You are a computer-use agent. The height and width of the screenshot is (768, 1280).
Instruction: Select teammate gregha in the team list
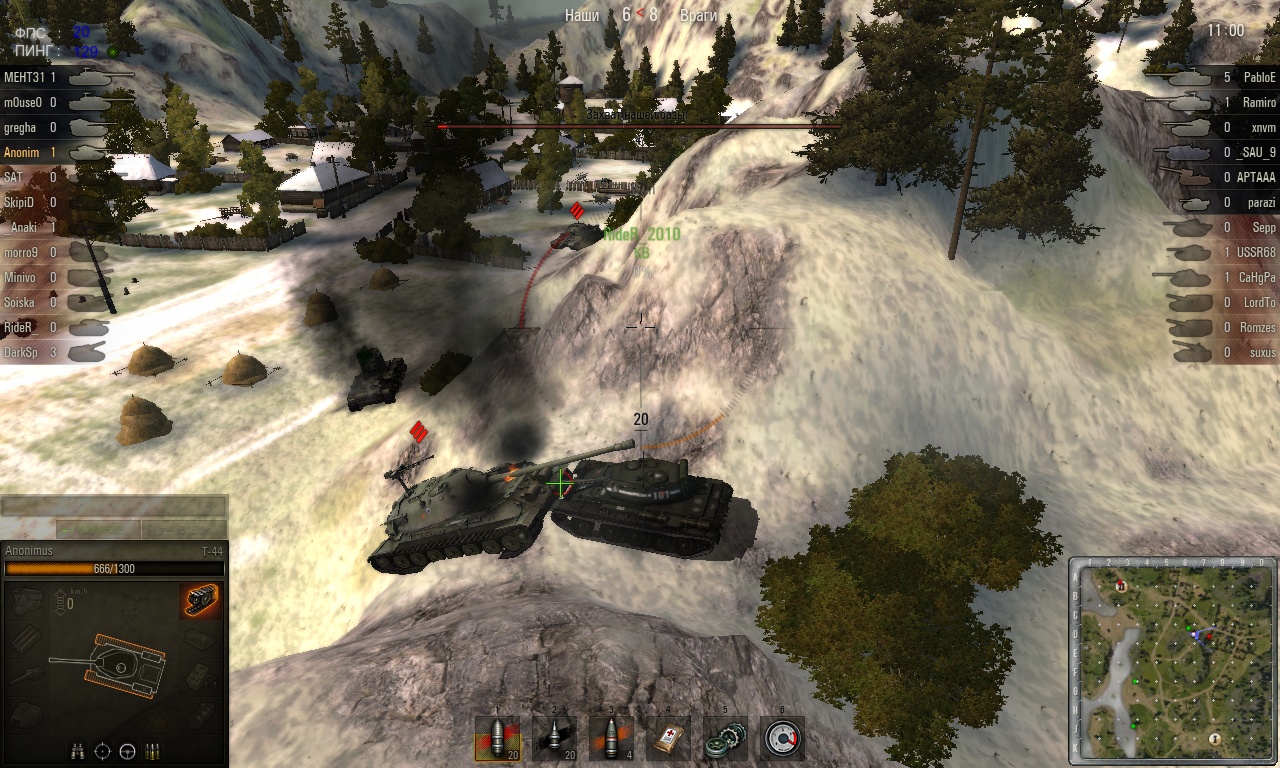tap(19, 127)
